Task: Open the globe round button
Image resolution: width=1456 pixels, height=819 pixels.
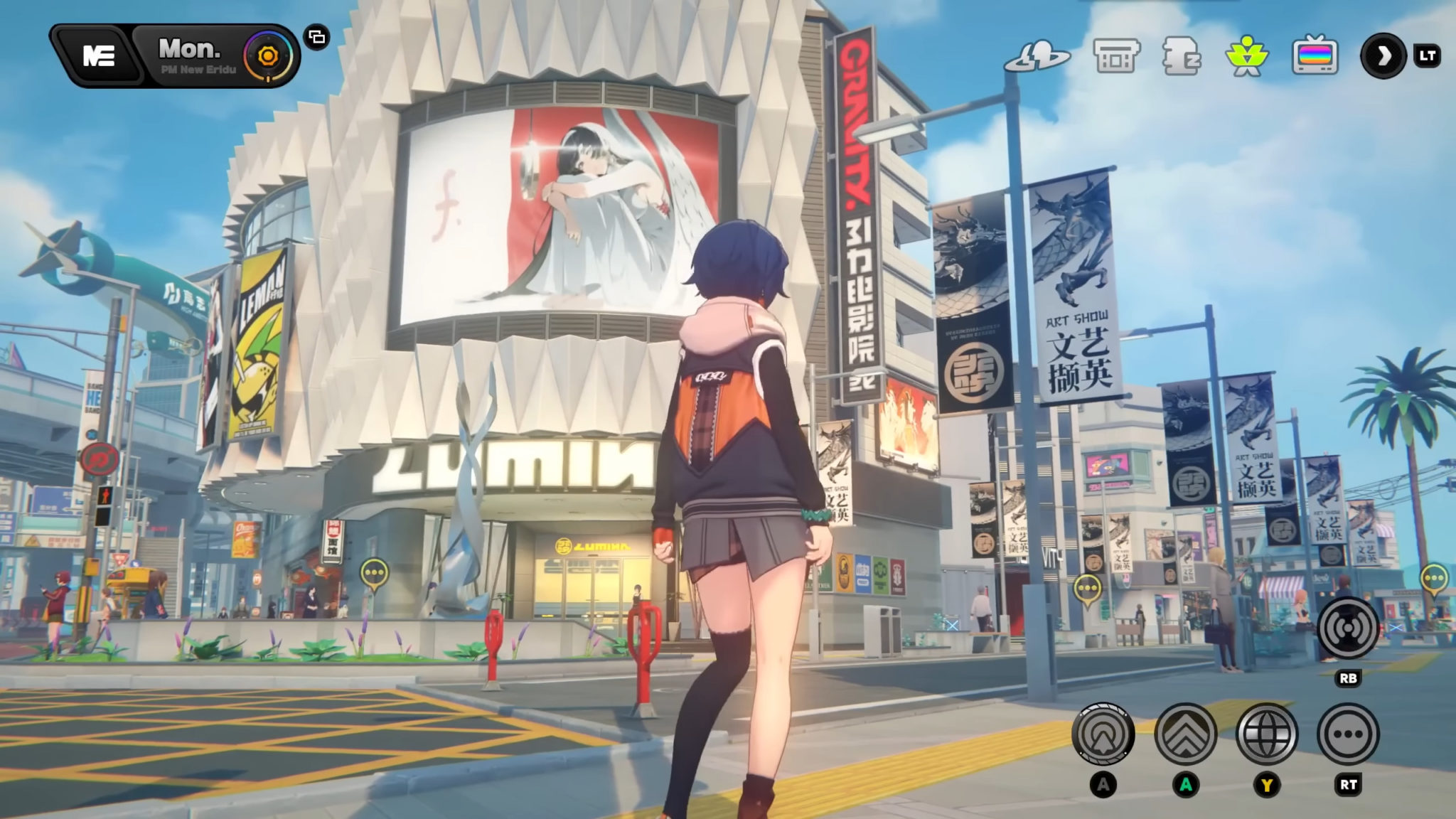Action: [1267, 734]
